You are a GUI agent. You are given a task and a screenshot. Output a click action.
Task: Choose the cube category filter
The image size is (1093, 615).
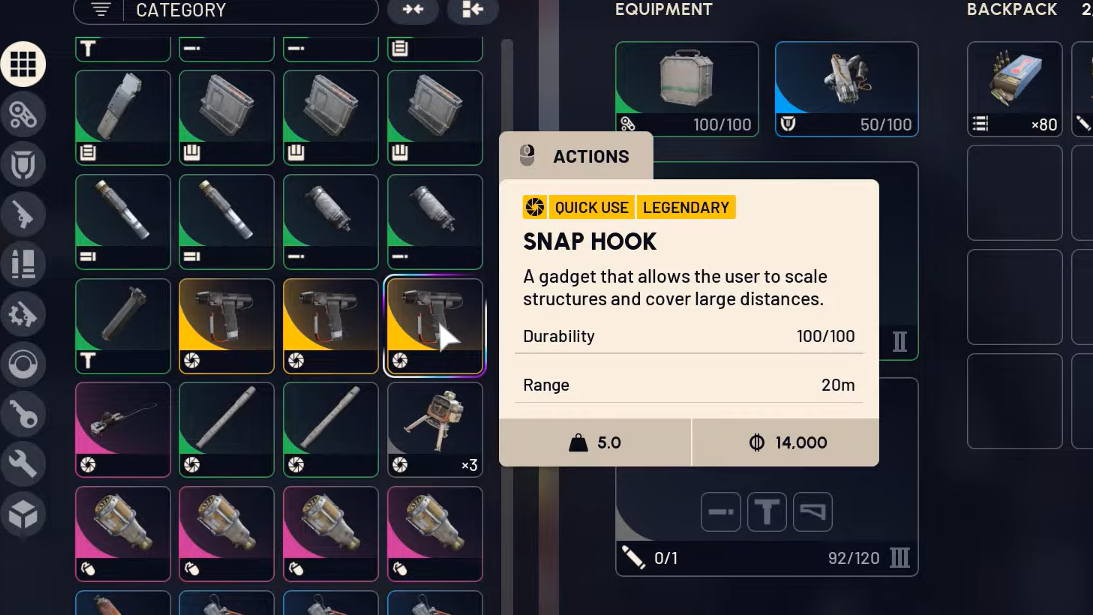pos(23,514)
